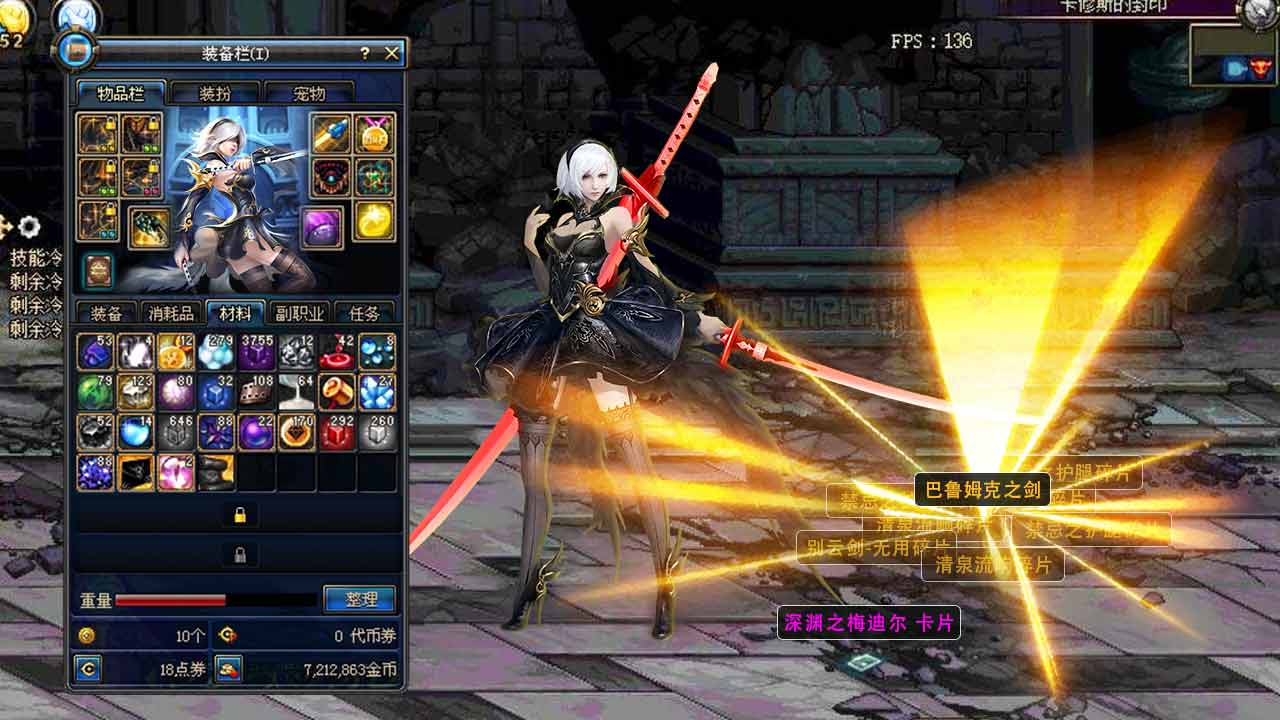
Task: Pick up the 深渊之梅迪尔 卡片 card drop
Action: point(868,623)
